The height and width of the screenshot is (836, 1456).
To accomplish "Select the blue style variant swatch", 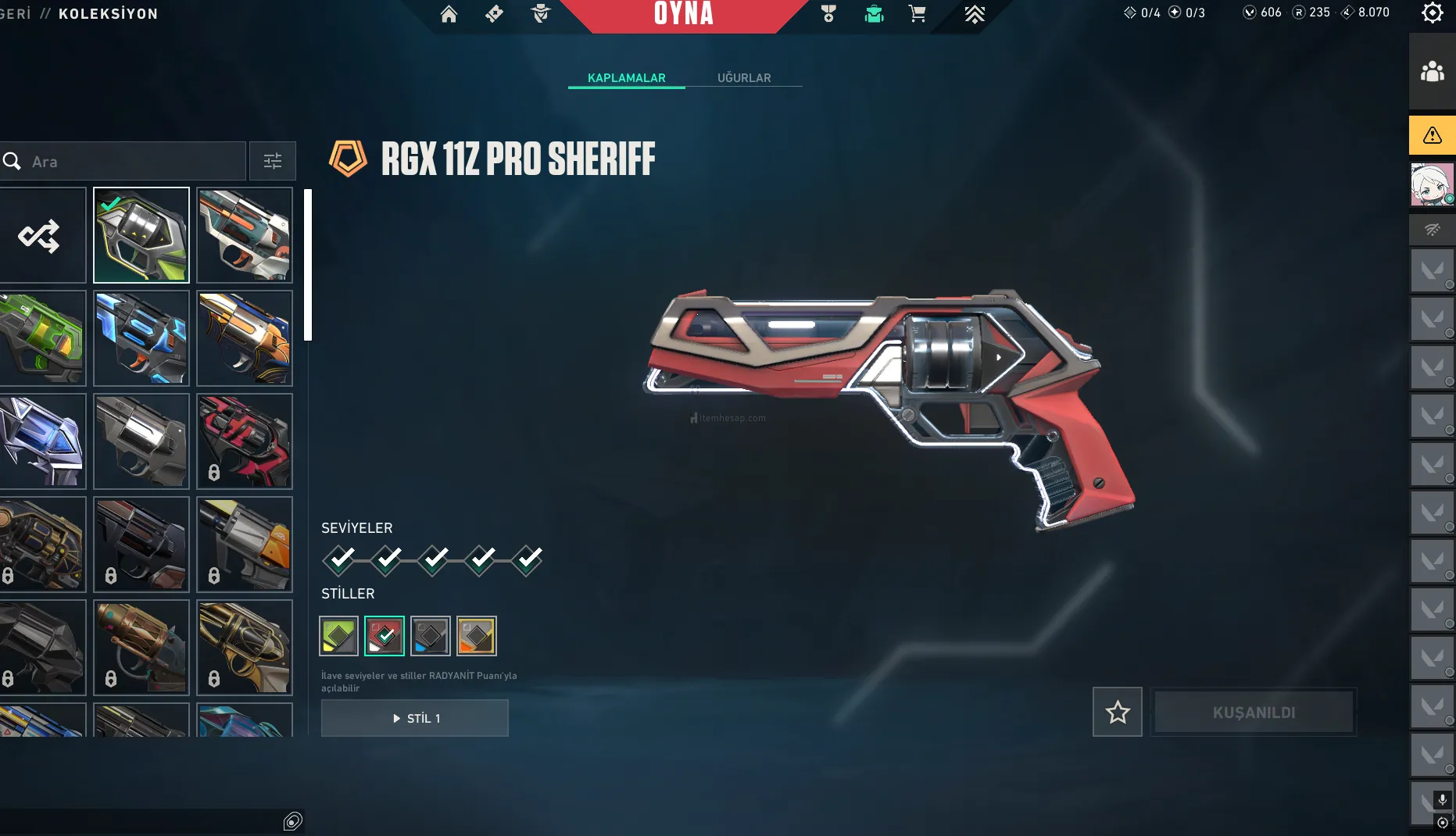I will 431,636.
